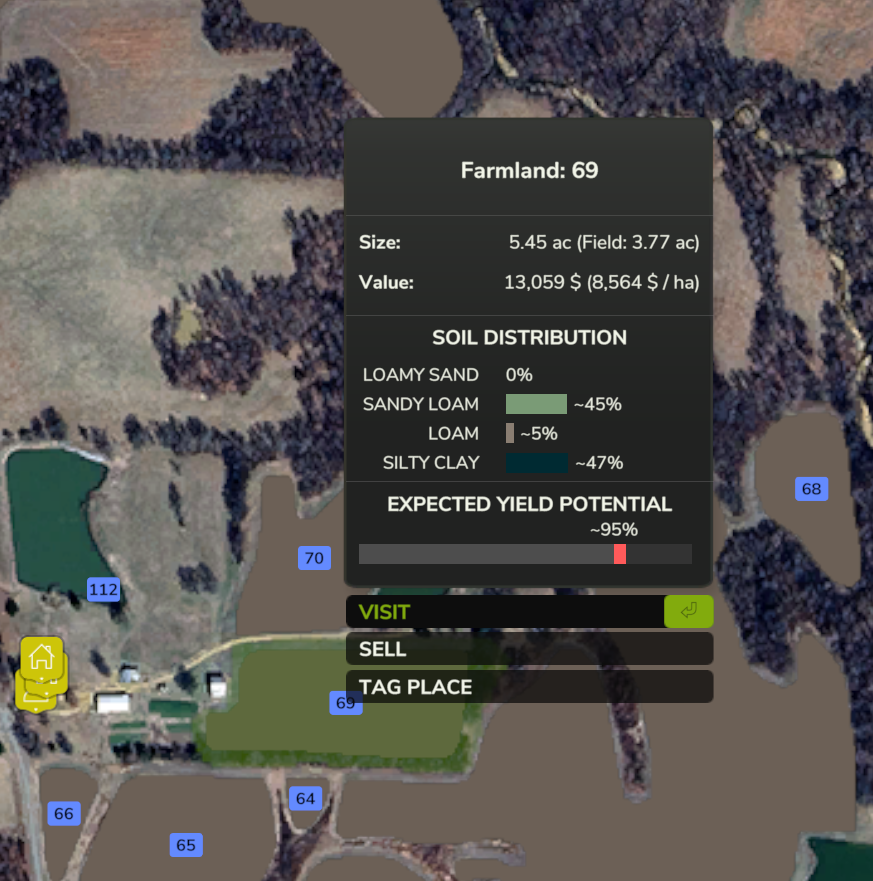
Task: Select farmland marker 70 on map
Action: tap(314, 558)
